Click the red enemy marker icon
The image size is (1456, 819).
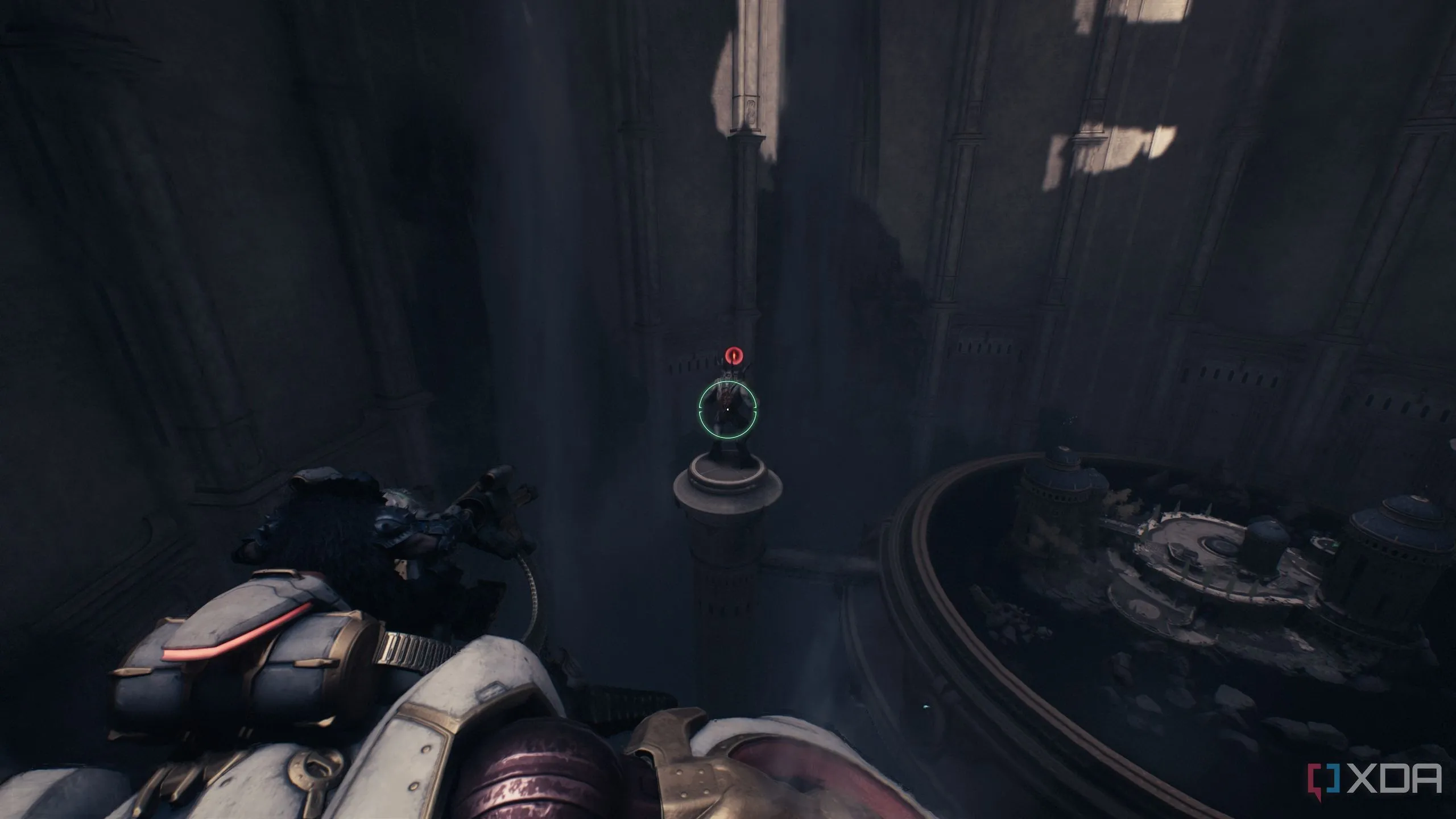pos(734,355)
